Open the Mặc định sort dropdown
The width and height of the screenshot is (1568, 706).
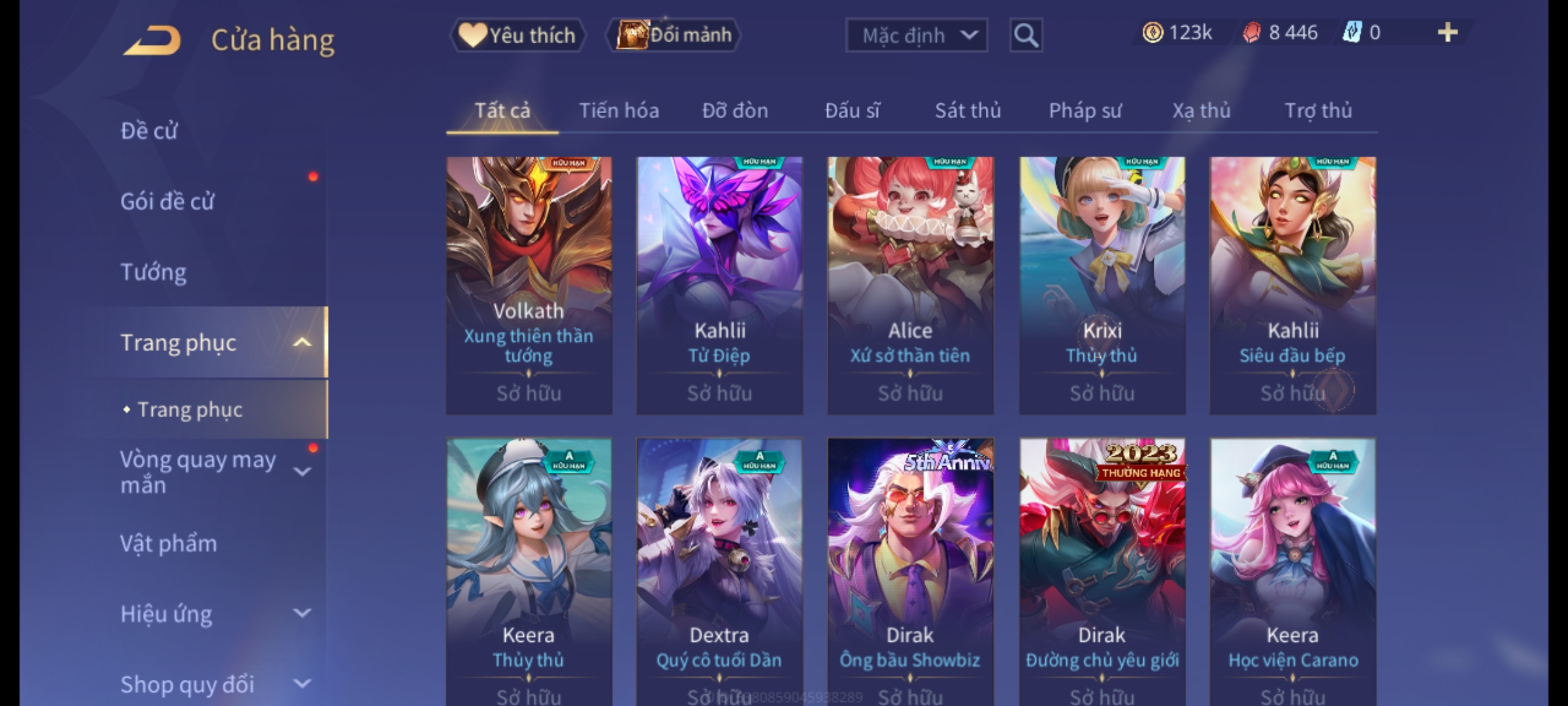click(916, 35)
